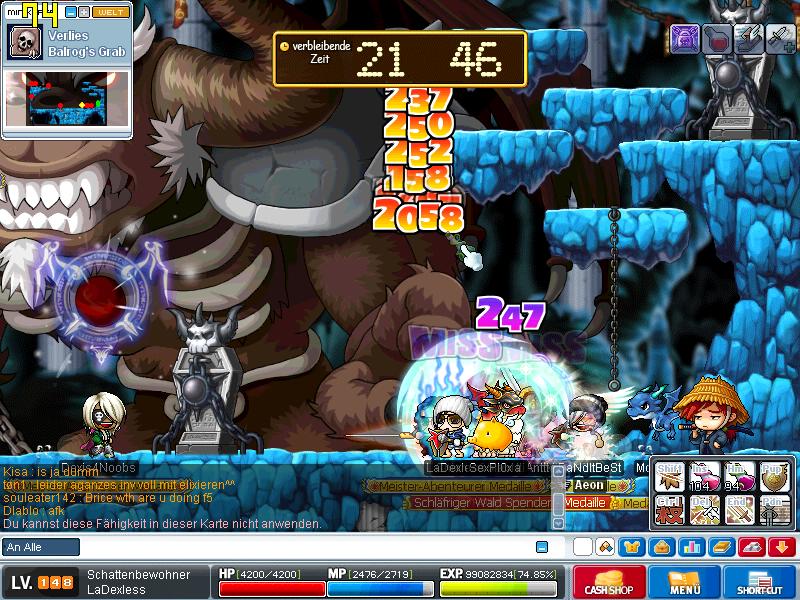Image resolution: width=800 pixels, height=600 pixels.
Task: Use the Ins quickslot potion with 104 left
Action: click(x=703, y=479)
